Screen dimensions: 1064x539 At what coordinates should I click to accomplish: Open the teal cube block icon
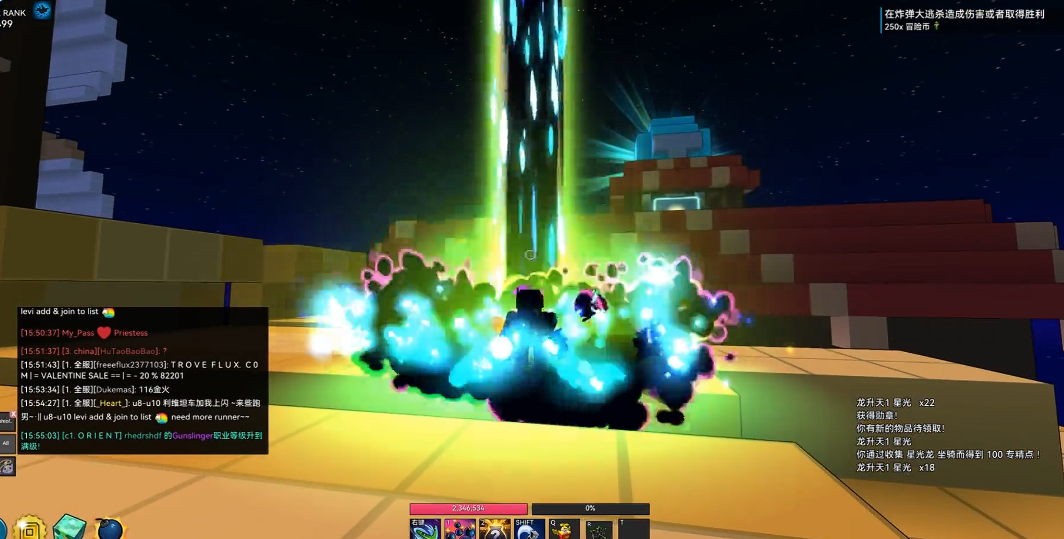(x=70, y=527)
